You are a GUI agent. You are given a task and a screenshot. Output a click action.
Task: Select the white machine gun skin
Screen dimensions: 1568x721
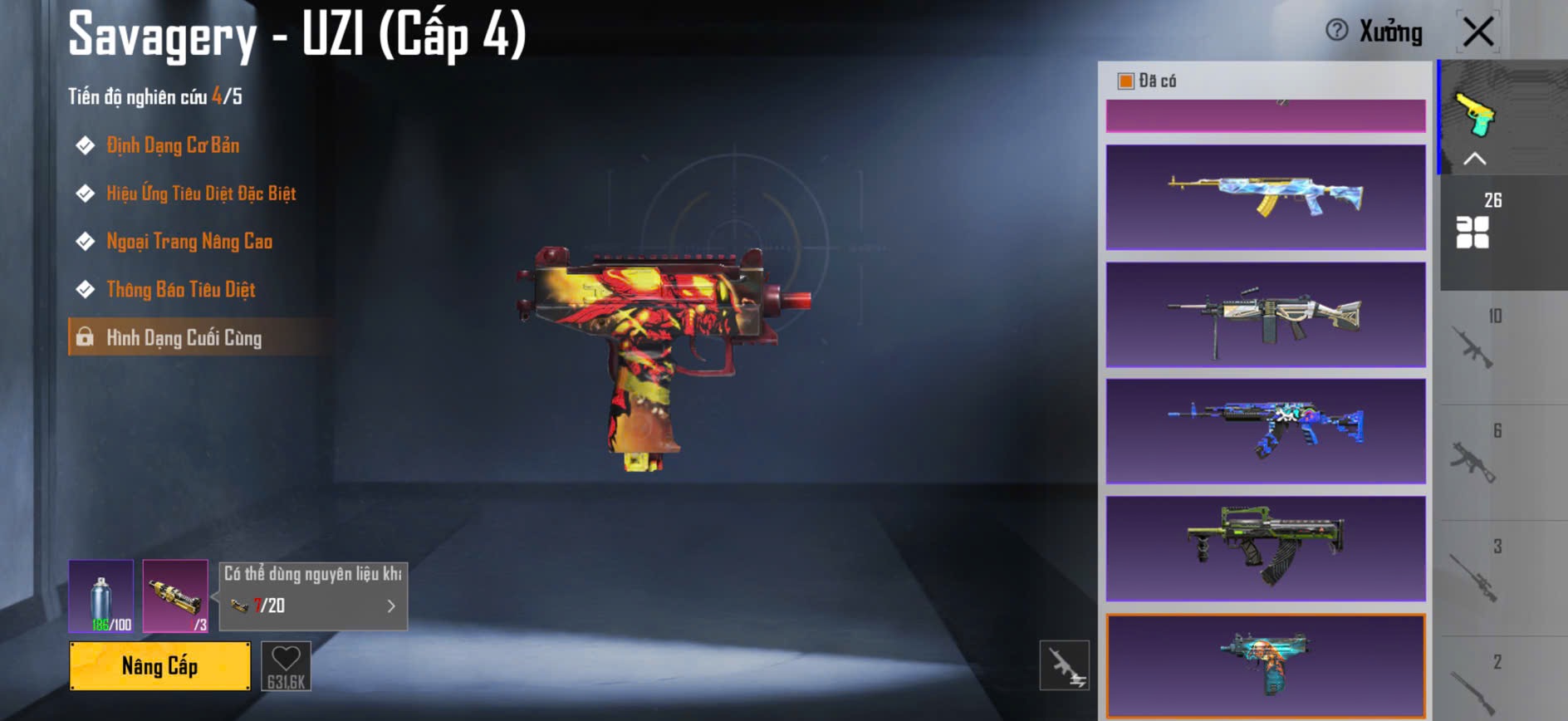[1266, 315]
